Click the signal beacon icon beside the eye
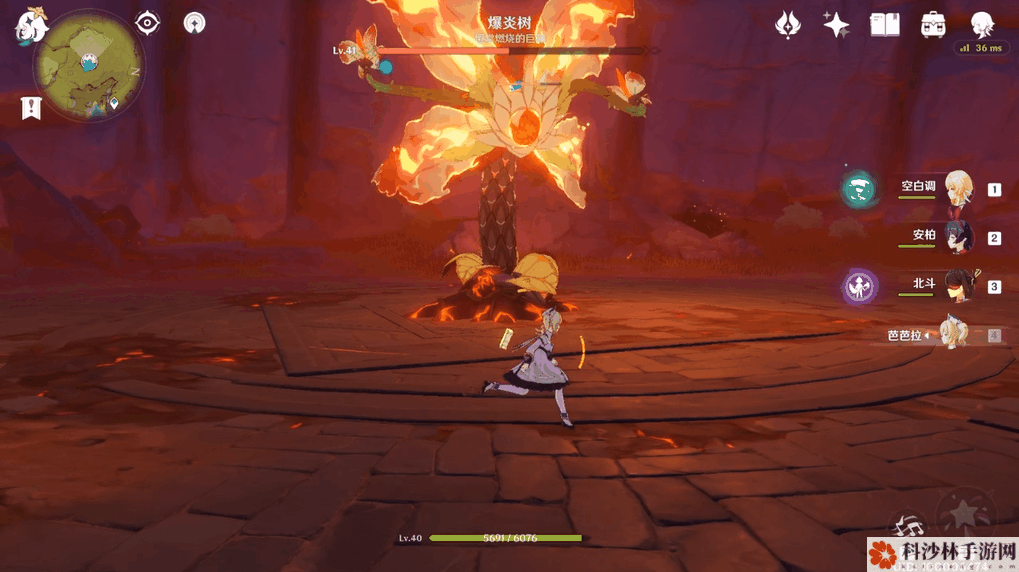Image resolution: width=1019 pixels, height=572 pixels. 195,22
